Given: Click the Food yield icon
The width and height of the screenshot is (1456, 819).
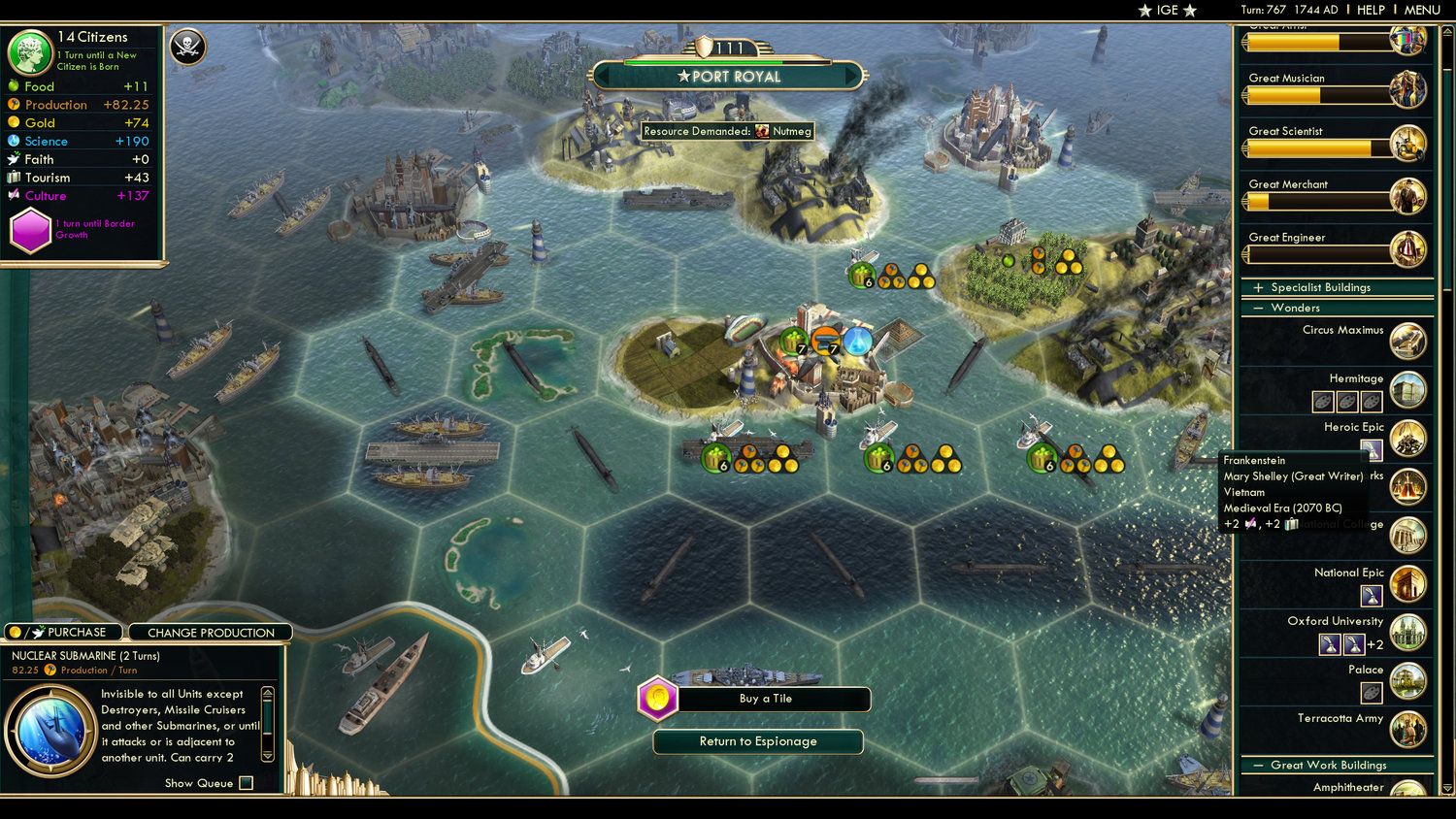Looking at the screenshot, I should (x=16, y=86).
